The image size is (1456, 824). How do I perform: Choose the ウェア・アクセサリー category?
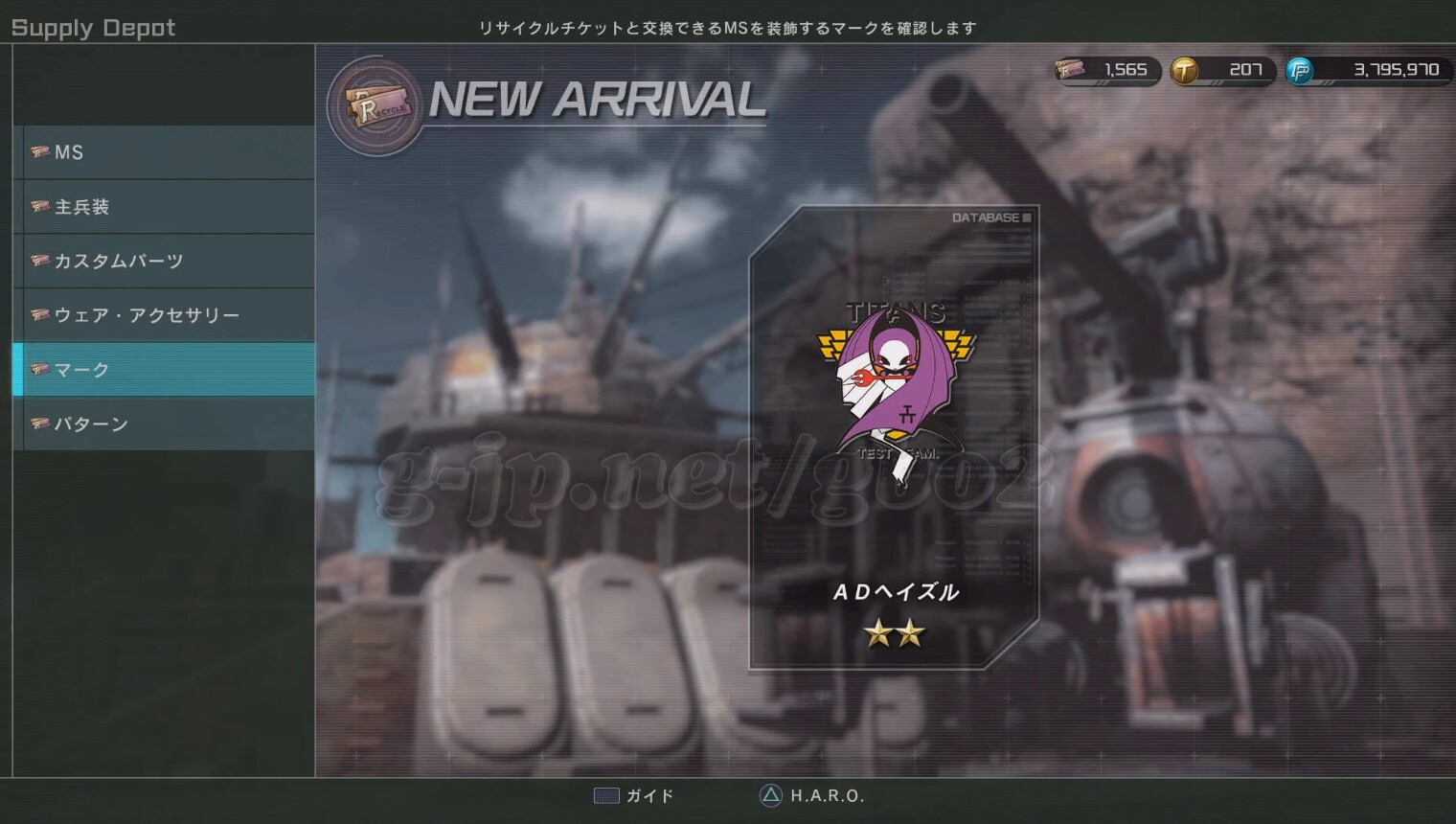164,315
